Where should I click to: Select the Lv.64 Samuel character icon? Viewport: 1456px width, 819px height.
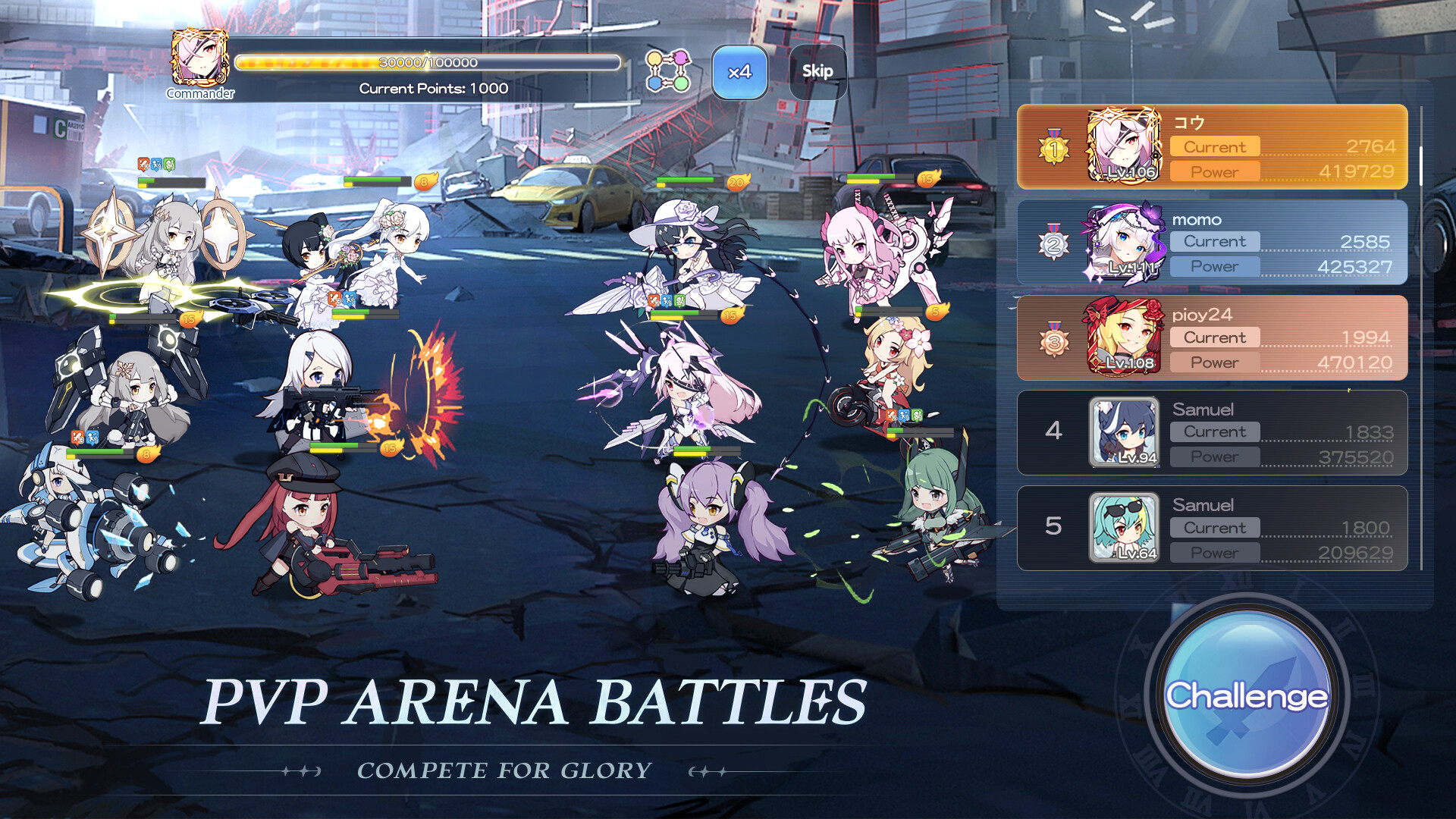[x=1125, y=529]
